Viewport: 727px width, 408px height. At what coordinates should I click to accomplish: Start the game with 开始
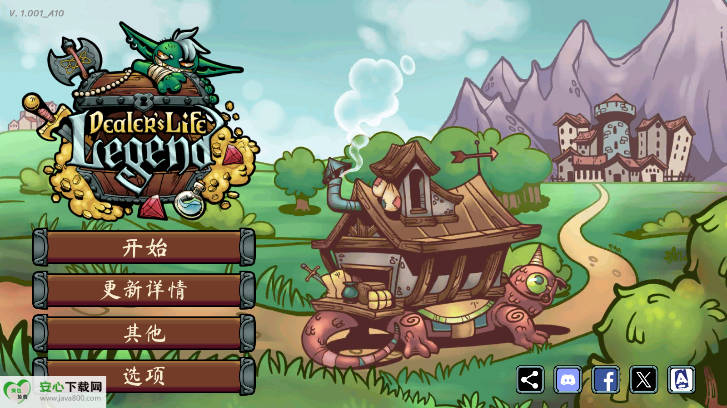[144, 247]
